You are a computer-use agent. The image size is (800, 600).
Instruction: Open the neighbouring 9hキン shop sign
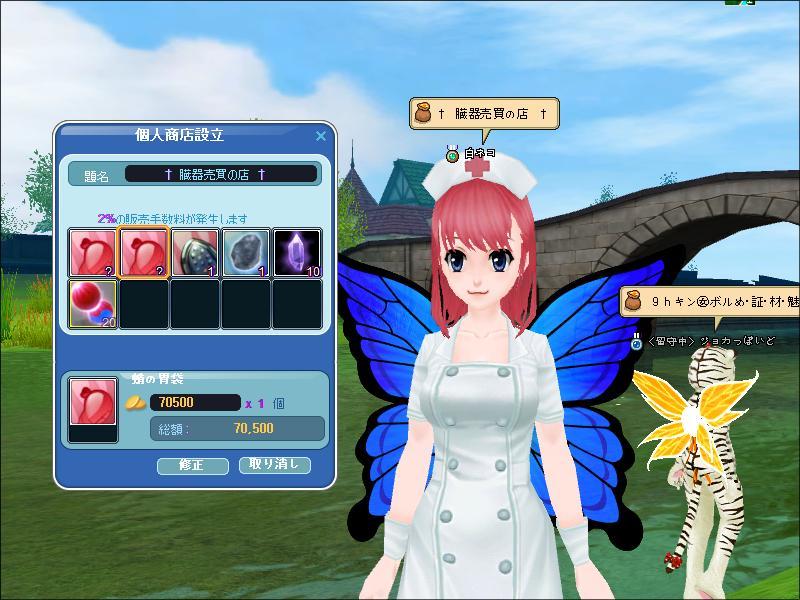click(x=712, y=300)
